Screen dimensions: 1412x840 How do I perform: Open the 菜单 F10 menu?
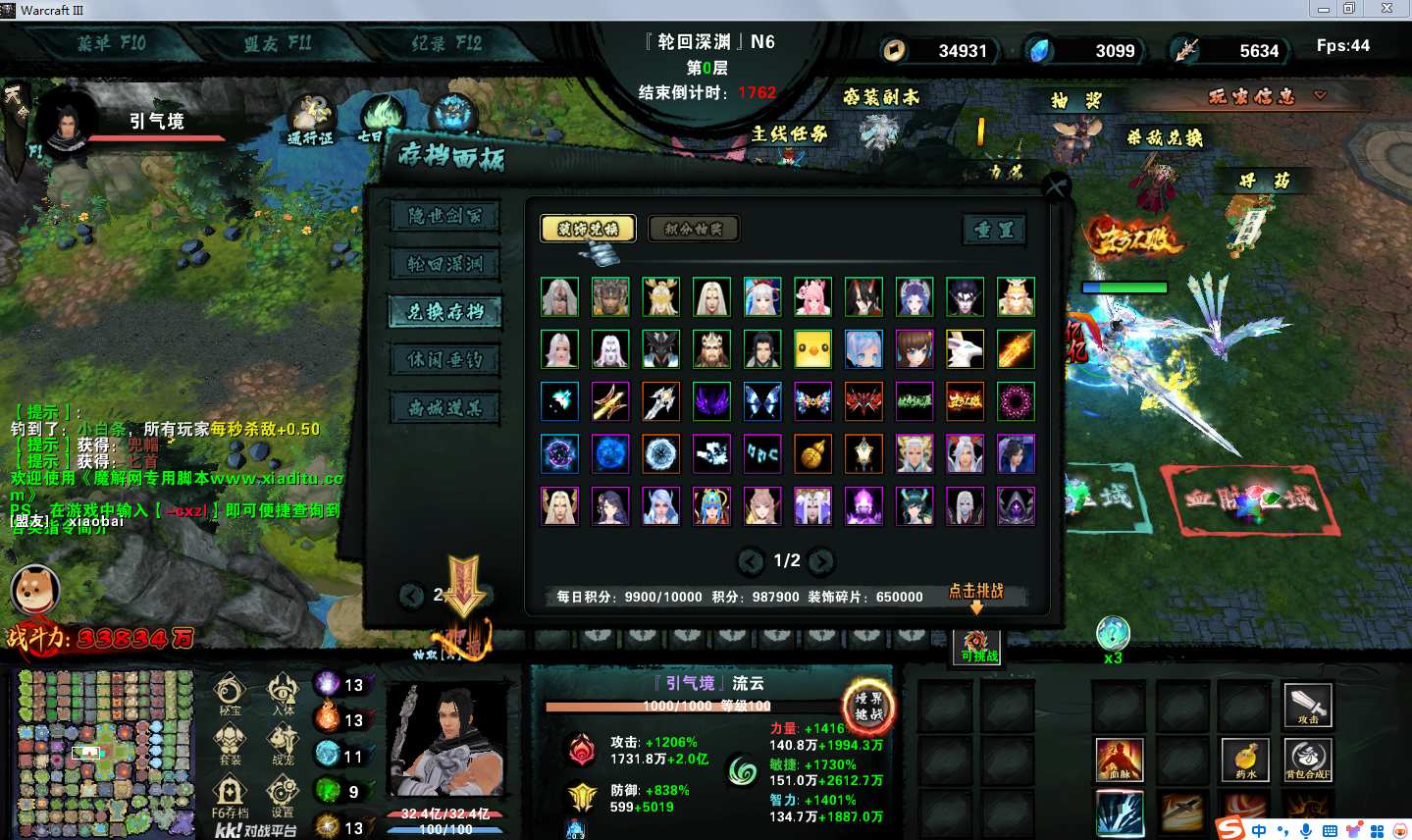pos(111,43)
